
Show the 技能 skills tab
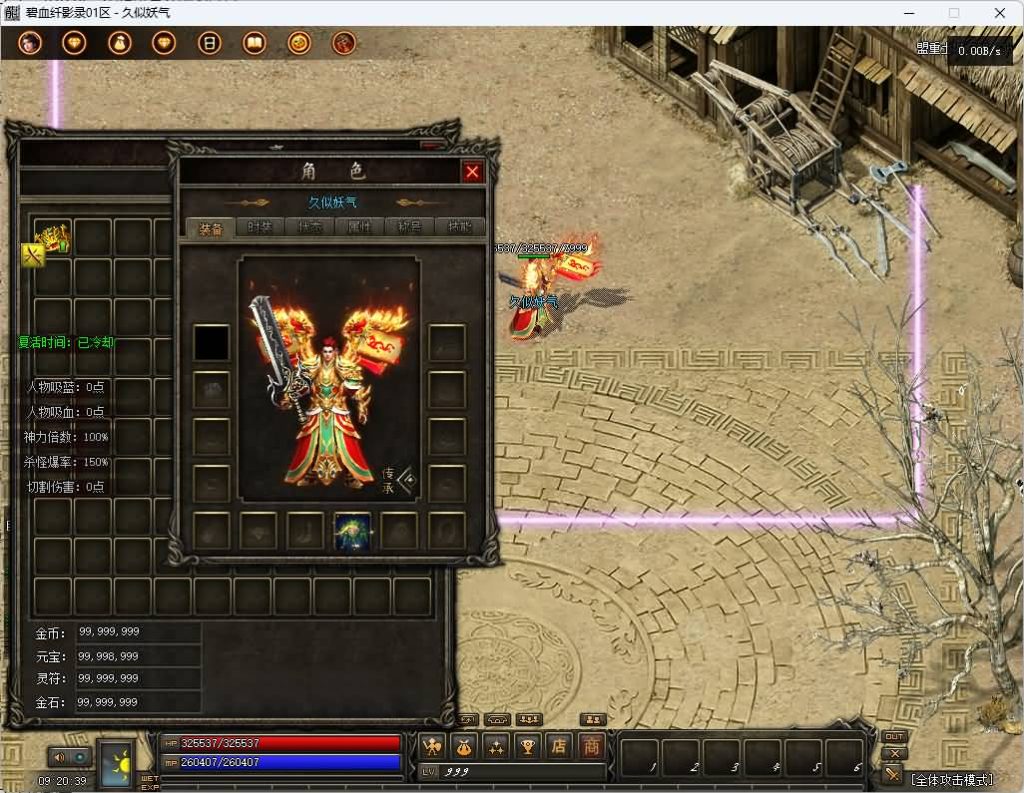click(x=460, y=227)
